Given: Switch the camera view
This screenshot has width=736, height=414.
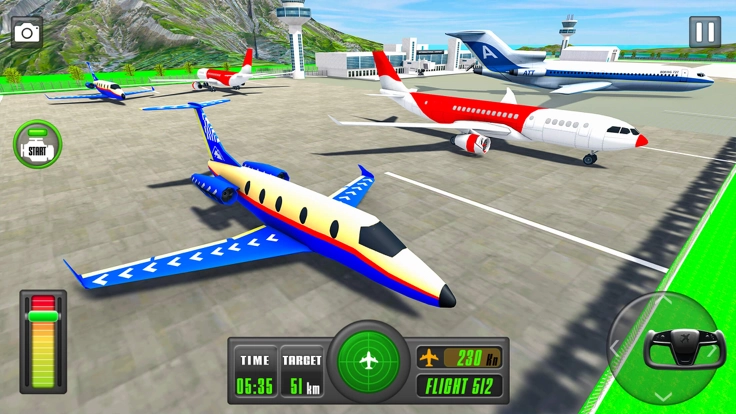Looking at the screenshot, I should 27,32.
